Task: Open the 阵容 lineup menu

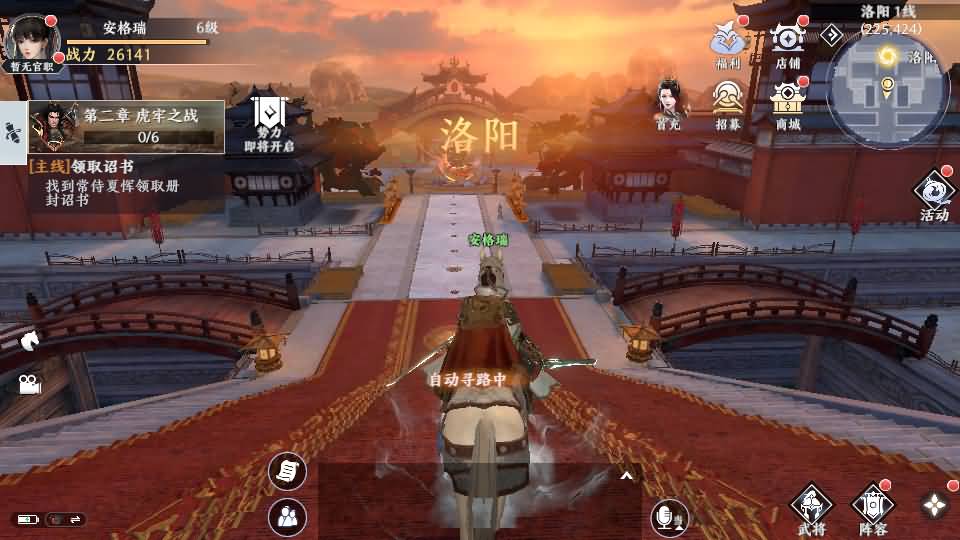Action: [x=872, y=508]
